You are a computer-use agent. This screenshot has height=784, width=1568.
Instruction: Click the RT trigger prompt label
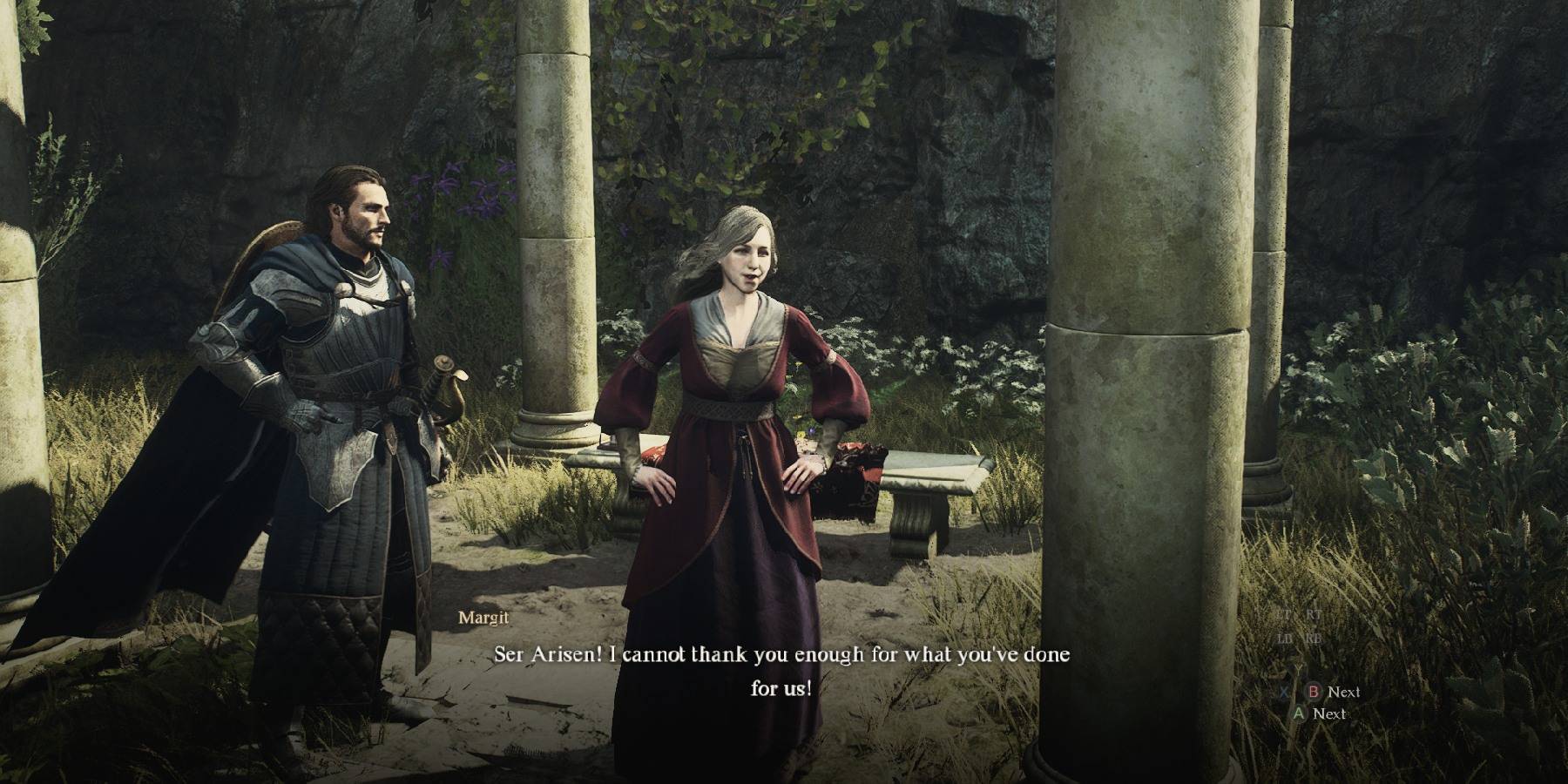click(x=1313, y=613)
